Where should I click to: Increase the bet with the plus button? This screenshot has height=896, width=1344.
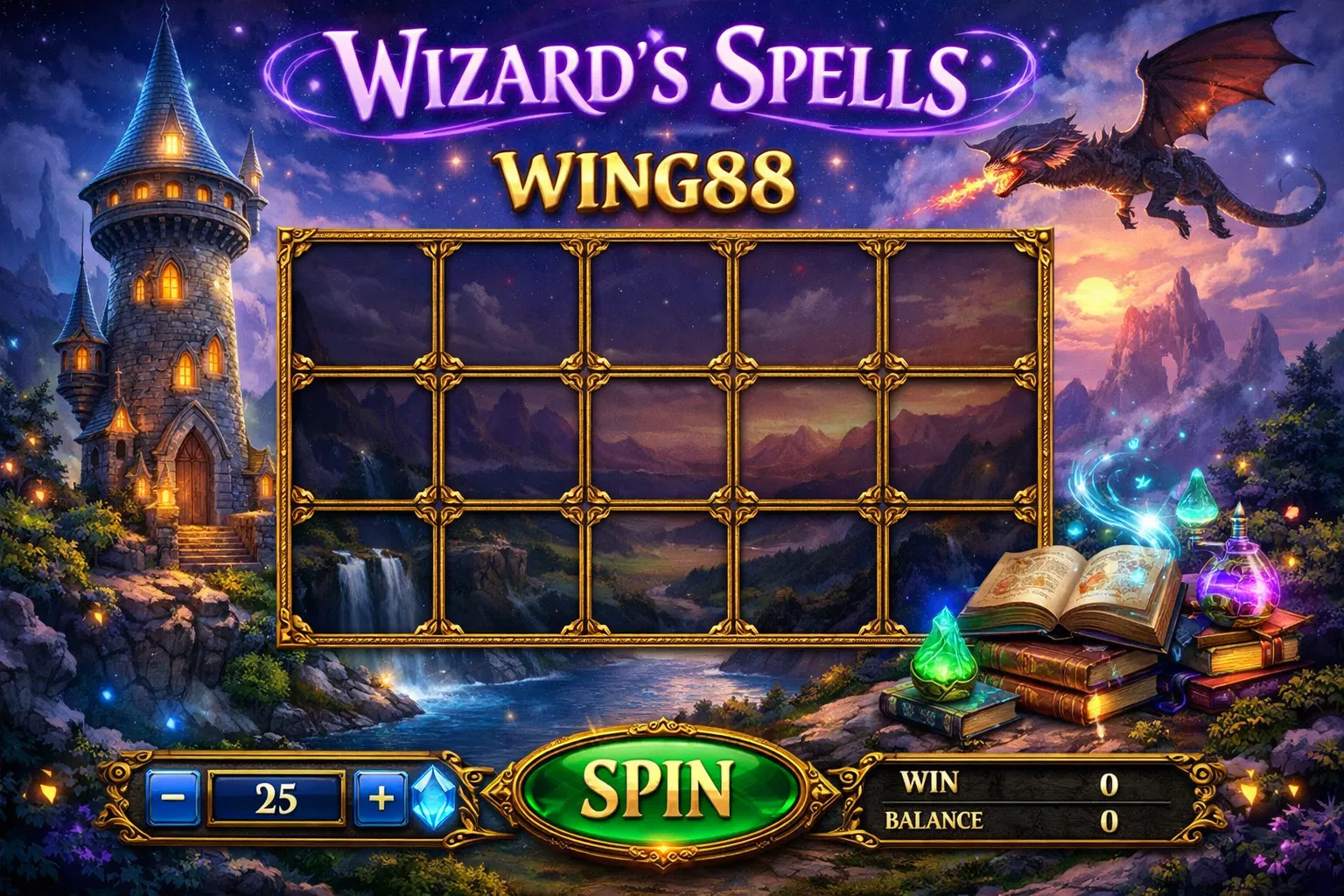379,799
